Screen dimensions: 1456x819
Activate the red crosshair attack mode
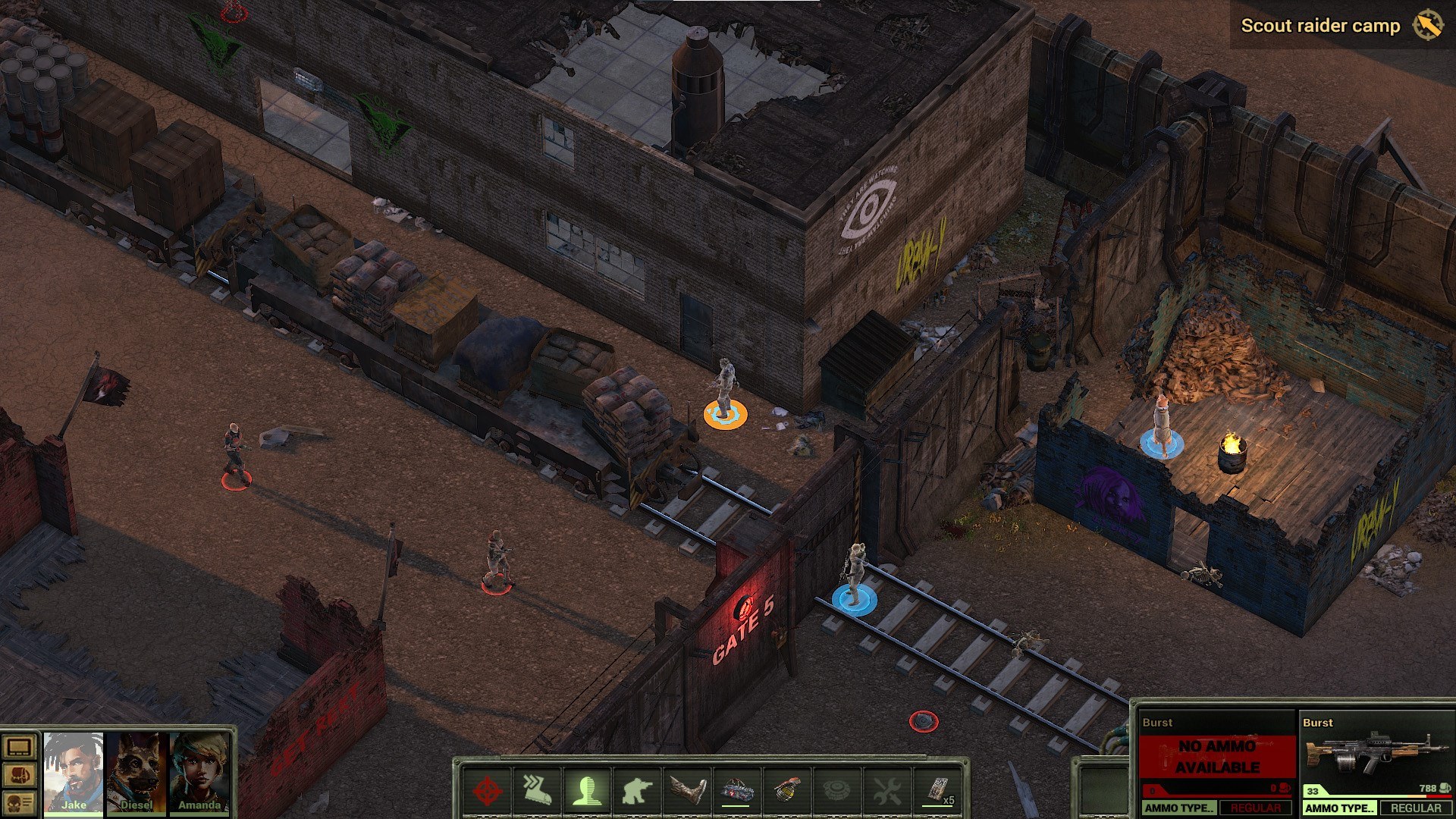(x=487, y=791)
